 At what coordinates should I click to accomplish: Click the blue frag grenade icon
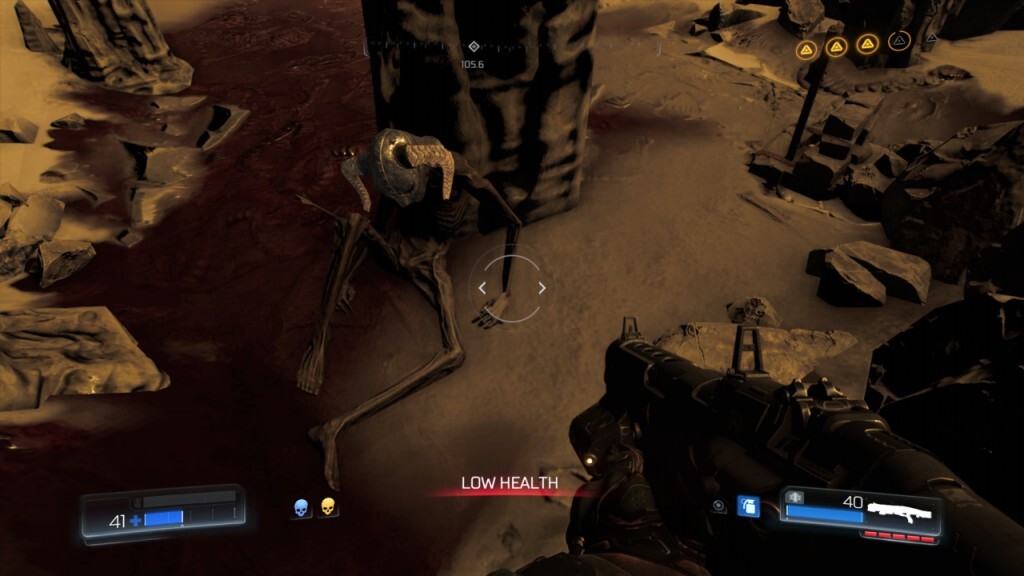pos(748,506)
